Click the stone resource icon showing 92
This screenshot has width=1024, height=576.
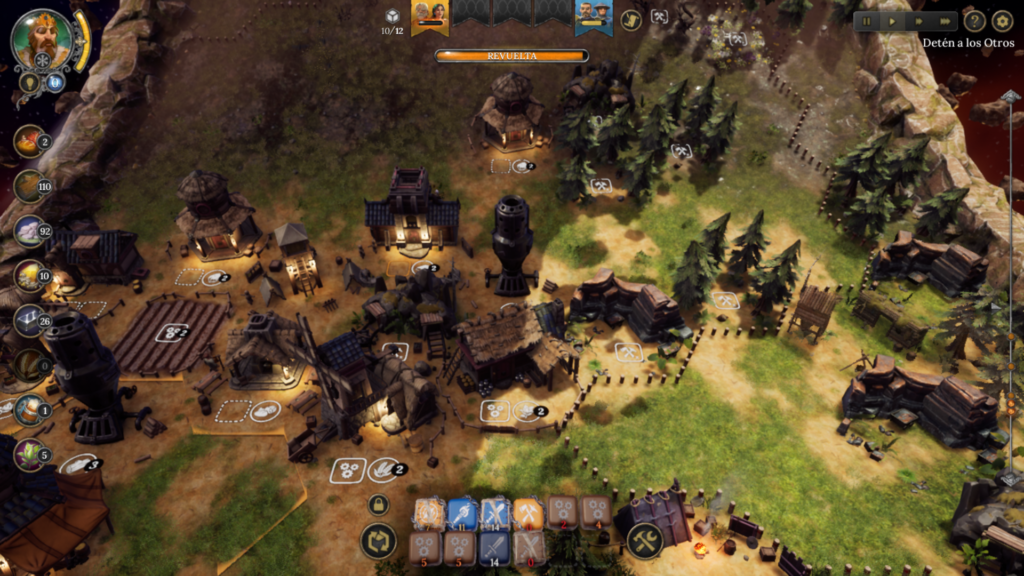coord(28,231)
